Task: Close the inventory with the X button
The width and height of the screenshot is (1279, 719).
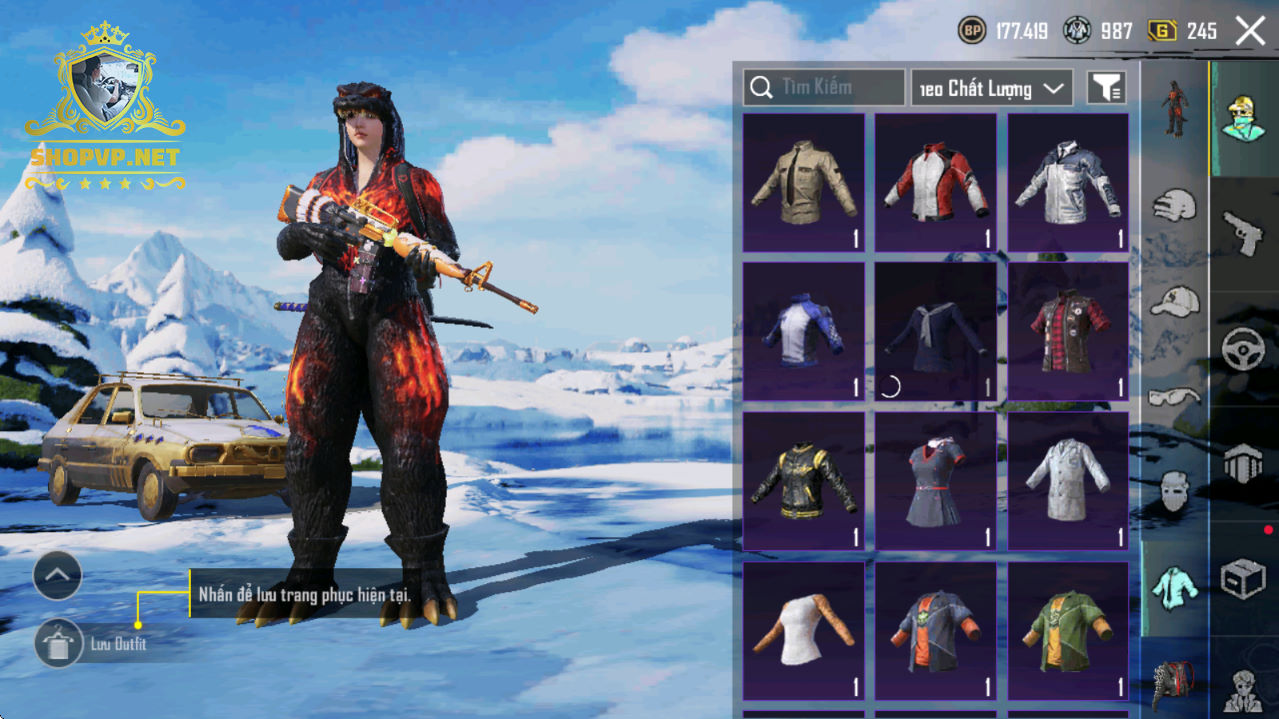Action: point(1250,31)
